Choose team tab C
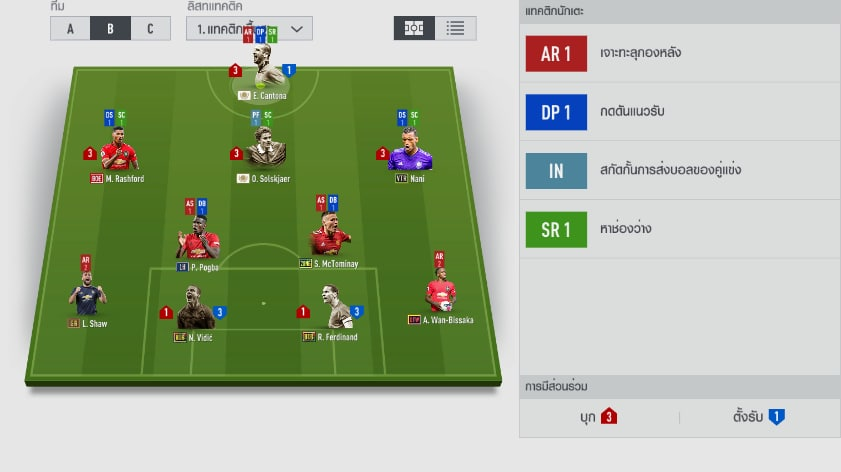Image resolution: width=841 pixels, height=472 pixels. pos(150,28)
